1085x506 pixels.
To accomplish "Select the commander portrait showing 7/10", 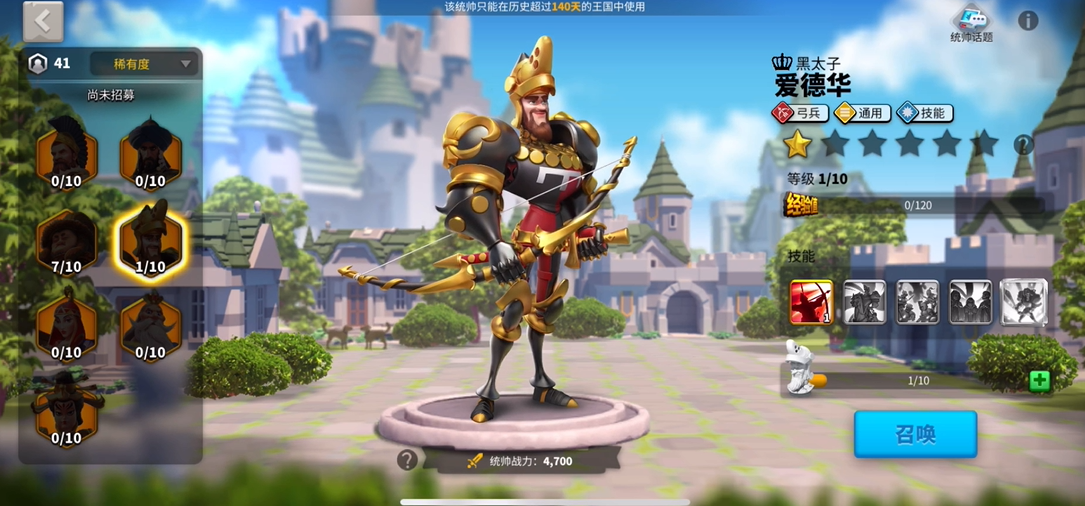I will (66, 241).
